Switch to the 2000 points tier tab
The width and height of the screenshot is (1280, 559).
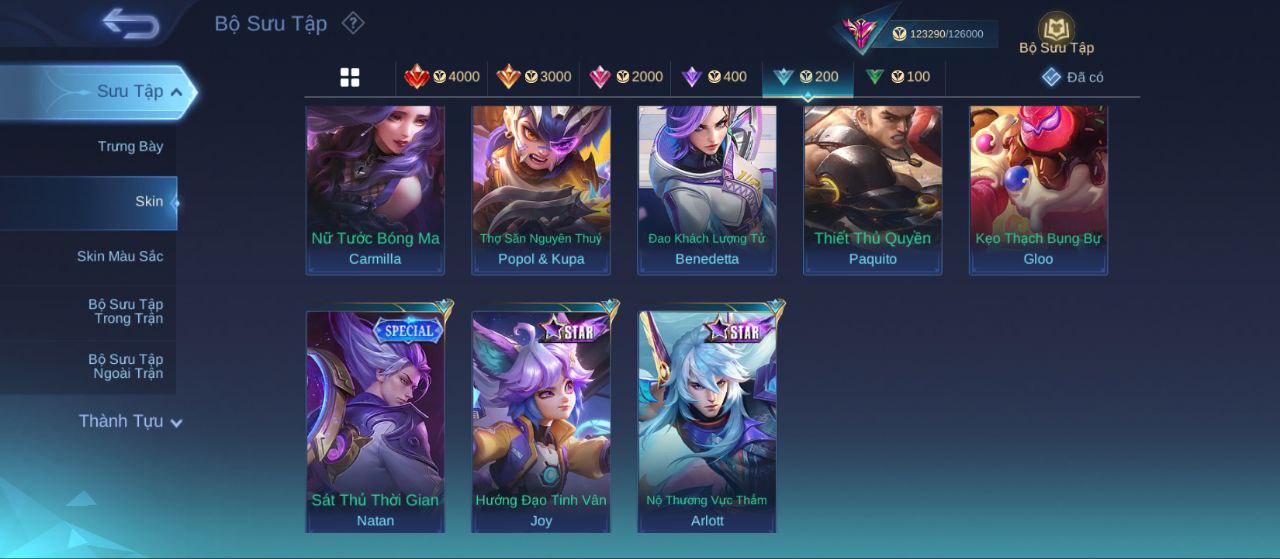pos(626,77)
